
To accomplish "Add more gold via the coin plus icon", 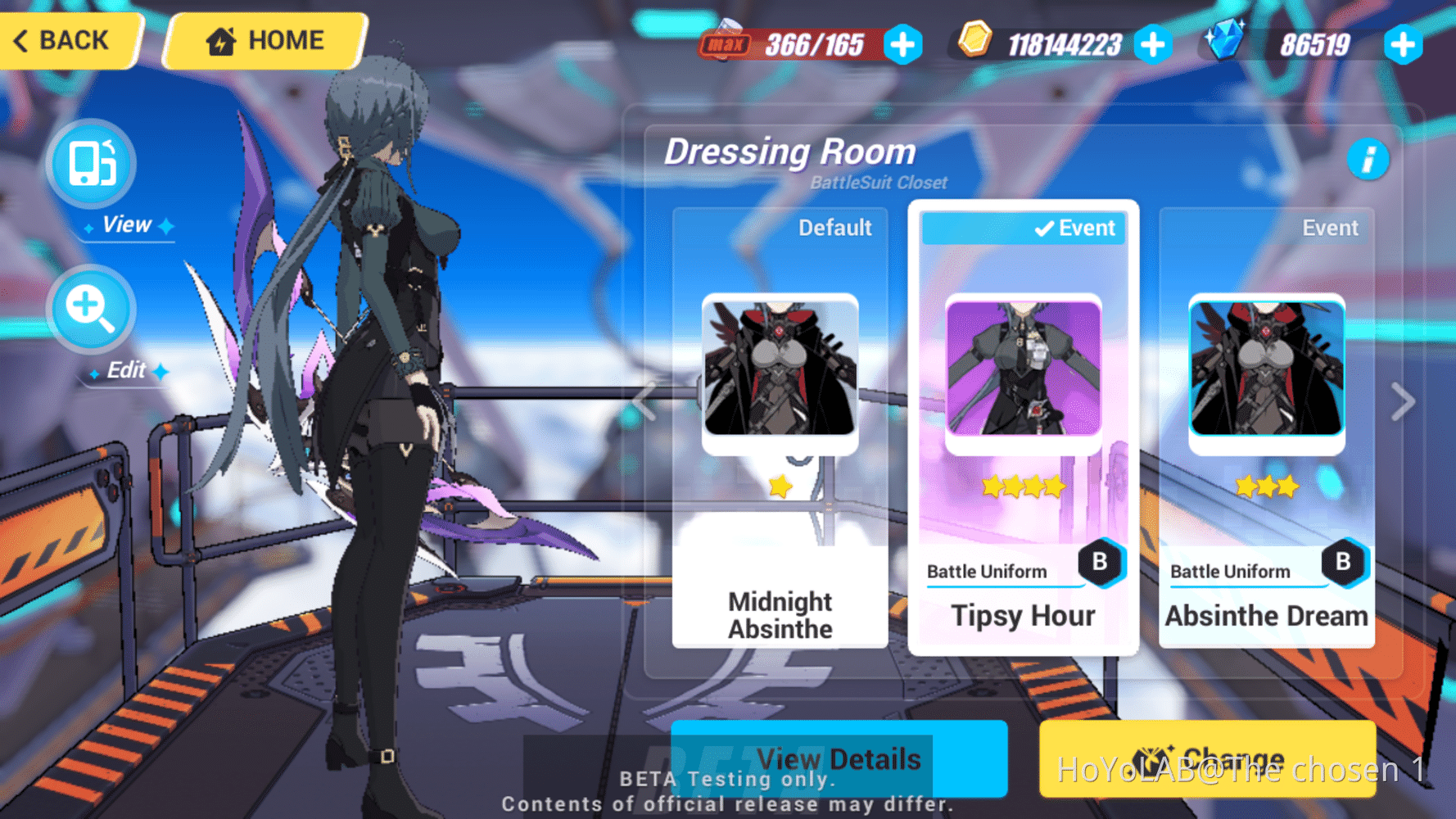I will tap(1154, 45).
